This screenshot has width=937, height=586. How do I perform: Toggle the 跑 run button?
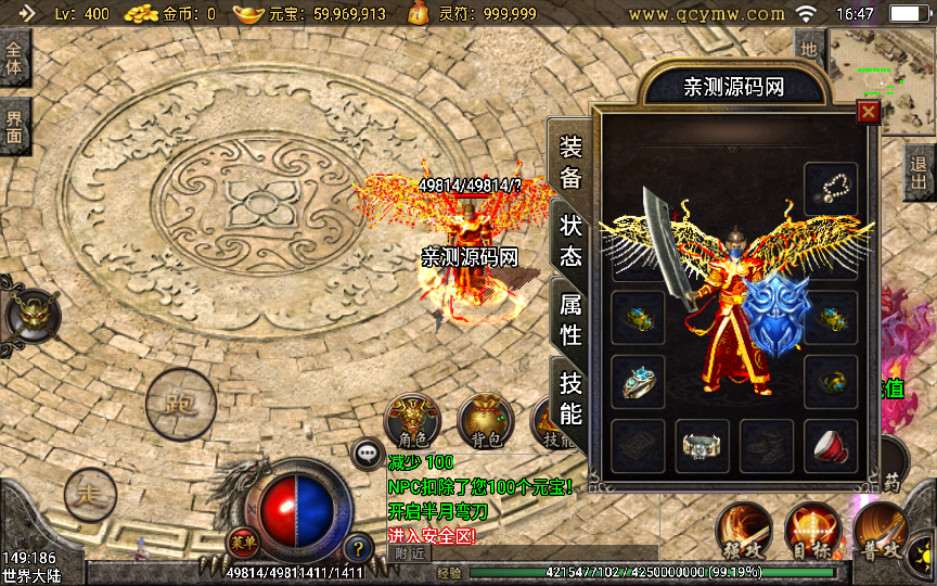[x=180, y=404]
